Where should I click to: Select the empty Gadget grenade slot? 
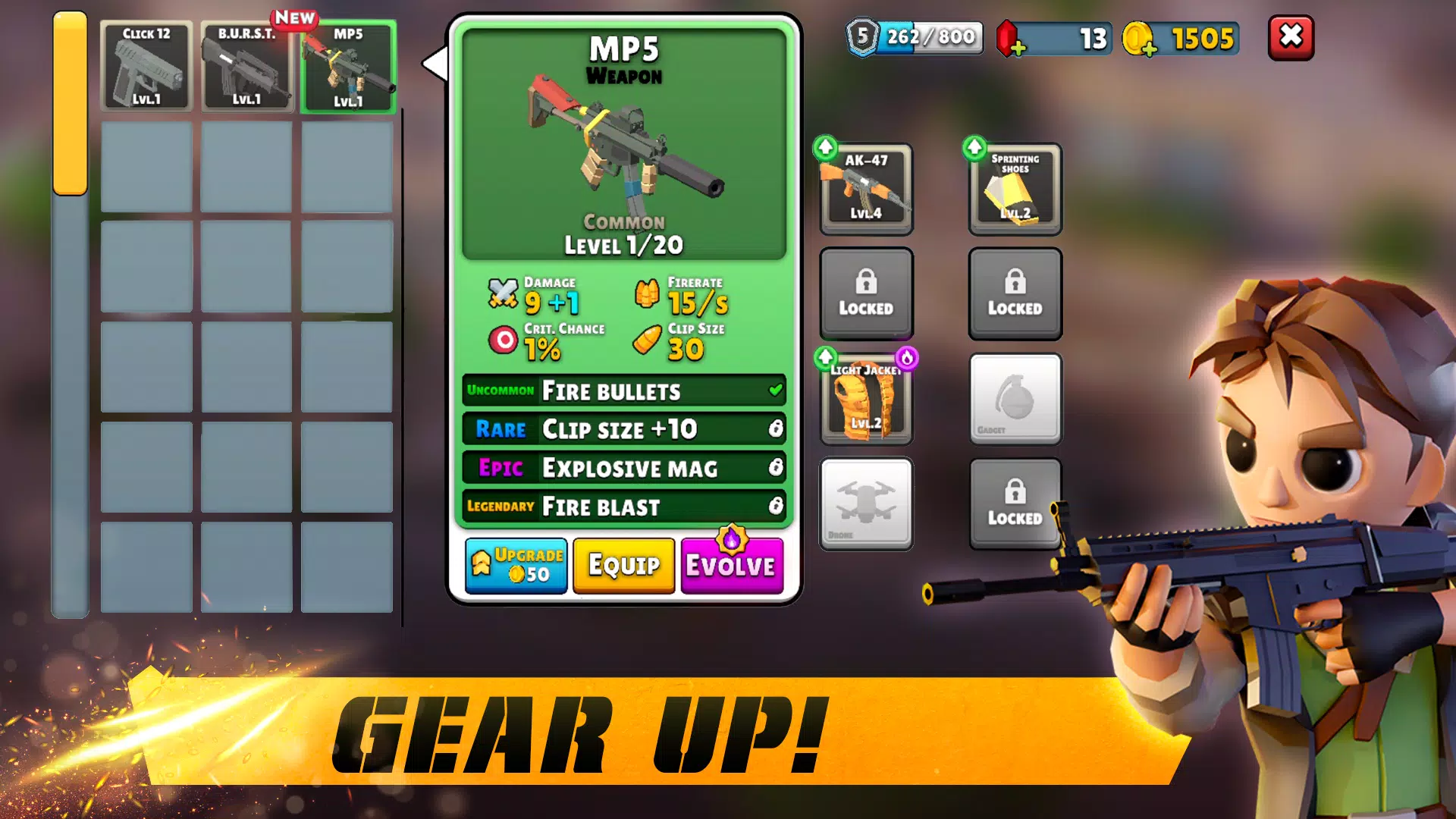[x=1015, y=399]
